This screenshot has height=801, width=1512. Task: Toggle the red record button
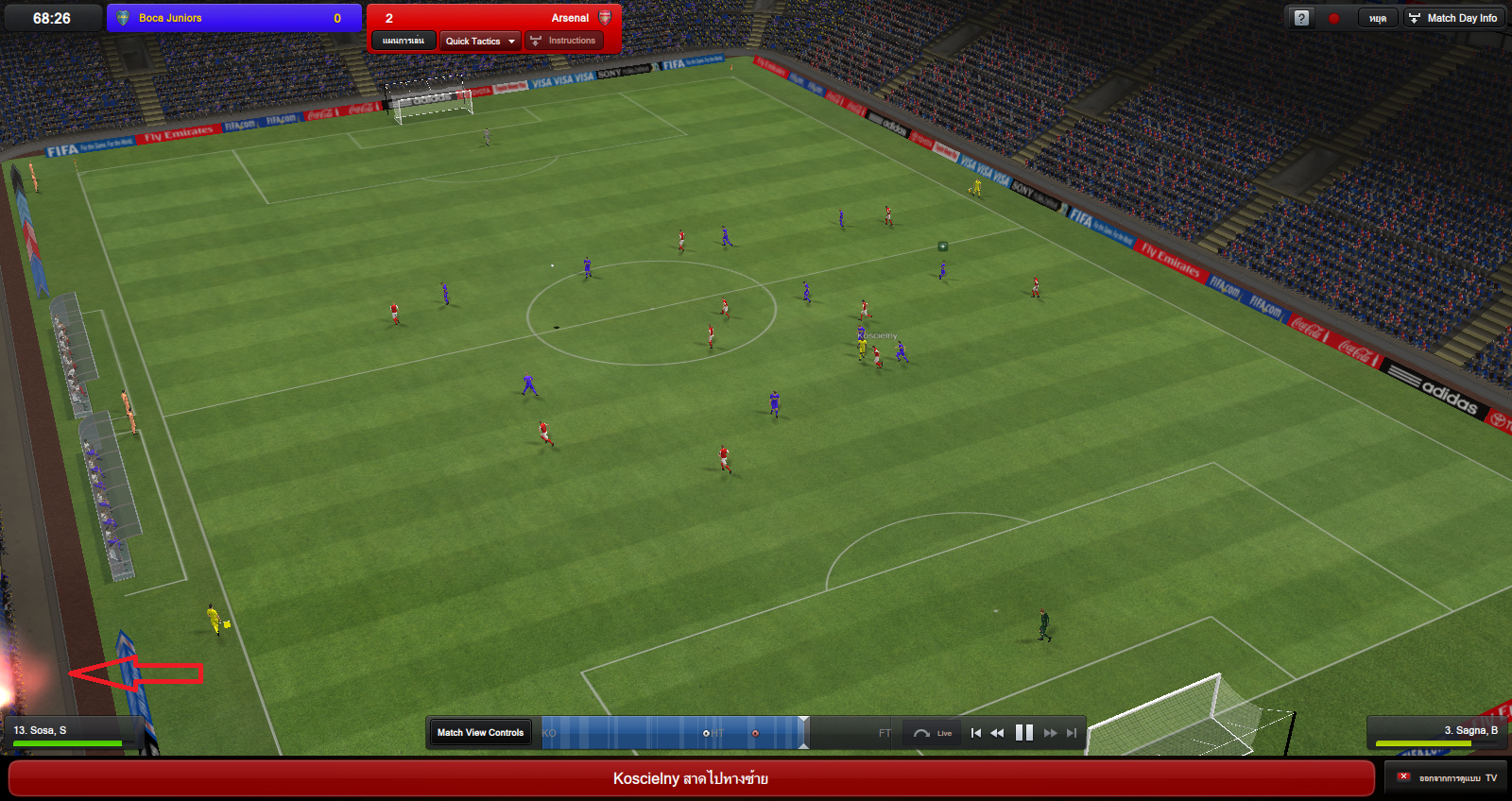(x=1333, y=18)
